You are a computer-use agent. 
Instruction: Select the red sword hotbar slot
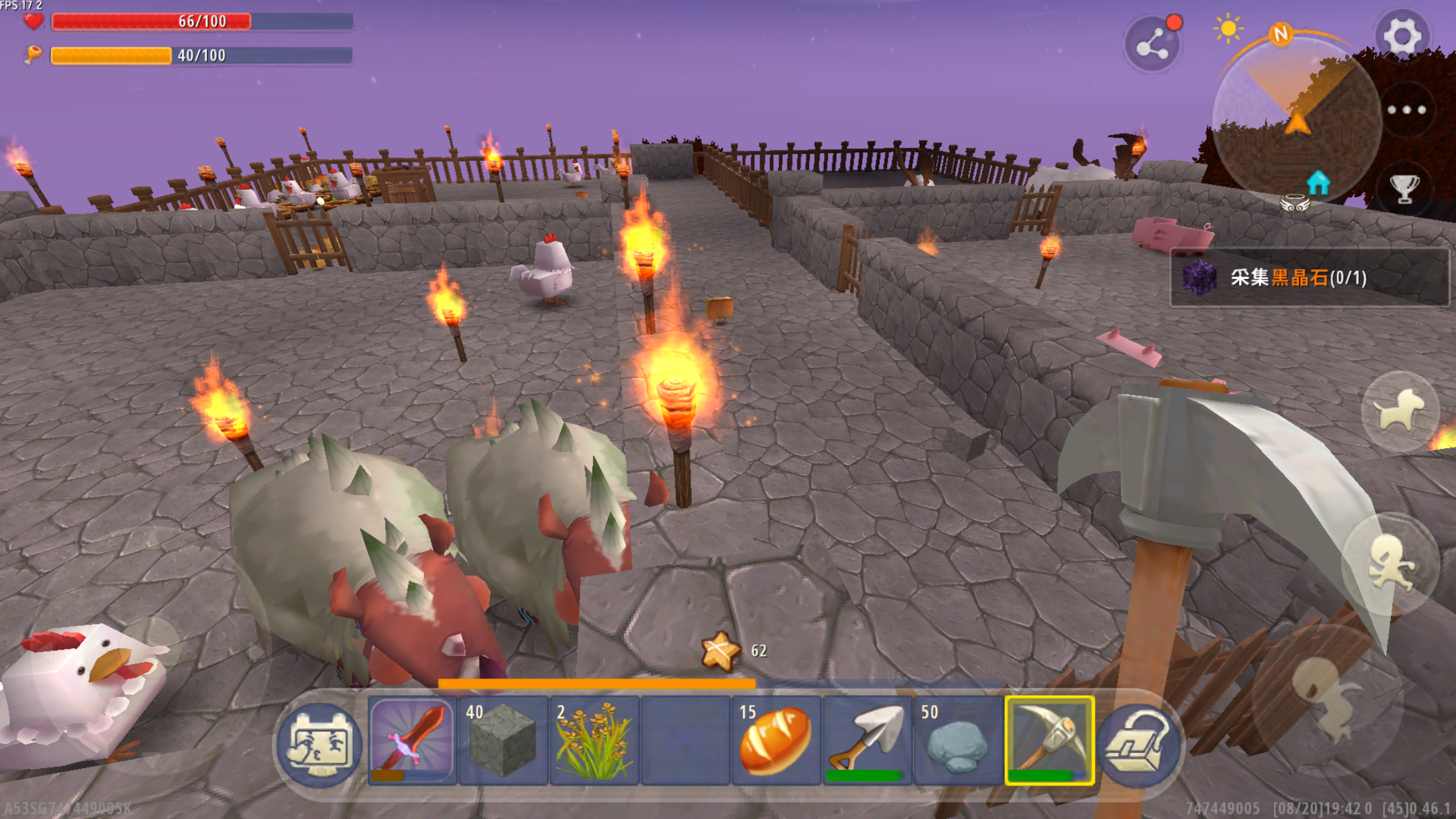pos(412,741)
